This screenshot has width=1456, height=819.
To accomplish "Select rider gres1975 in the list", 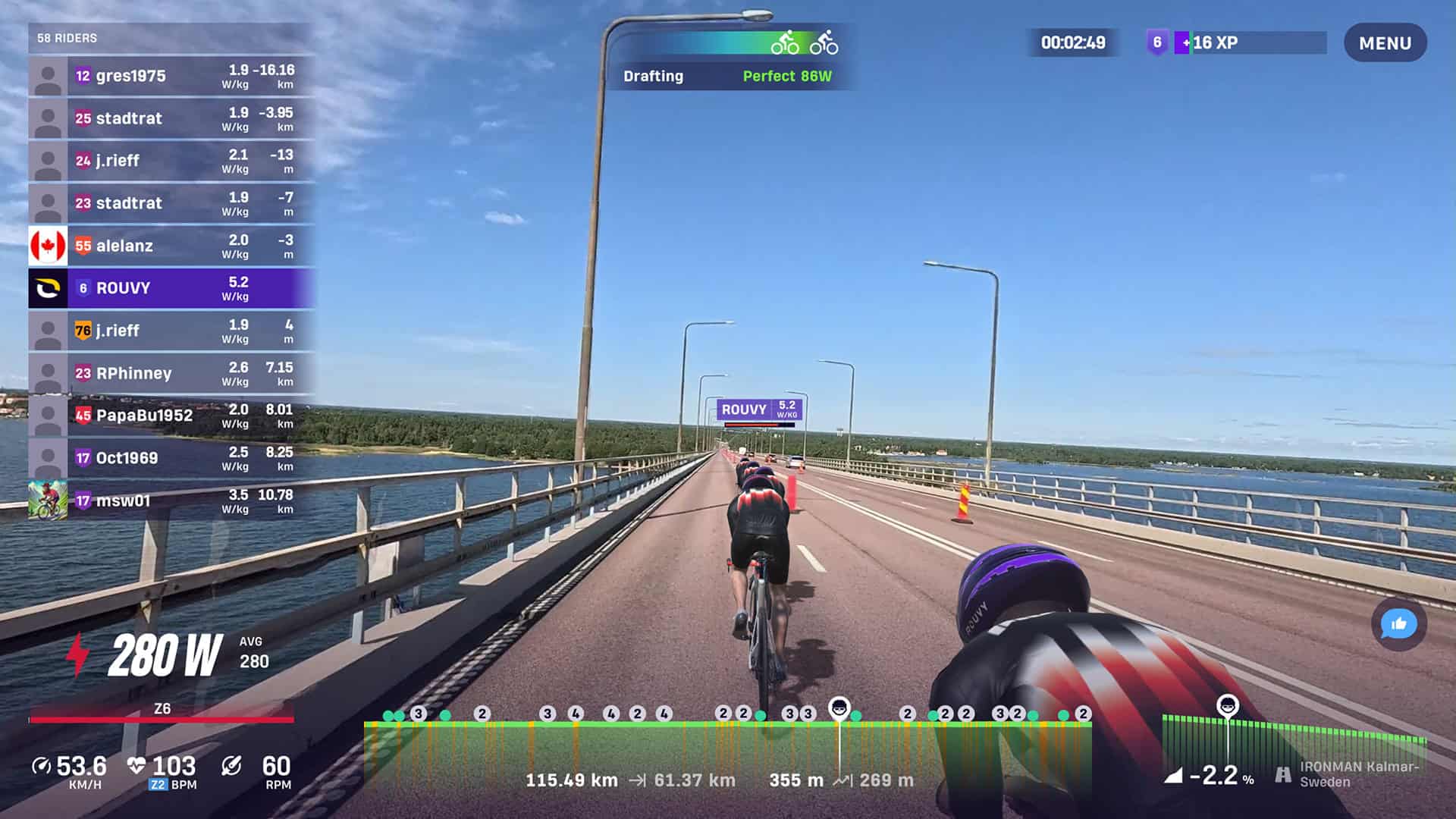I will click(x=172, y=76).
